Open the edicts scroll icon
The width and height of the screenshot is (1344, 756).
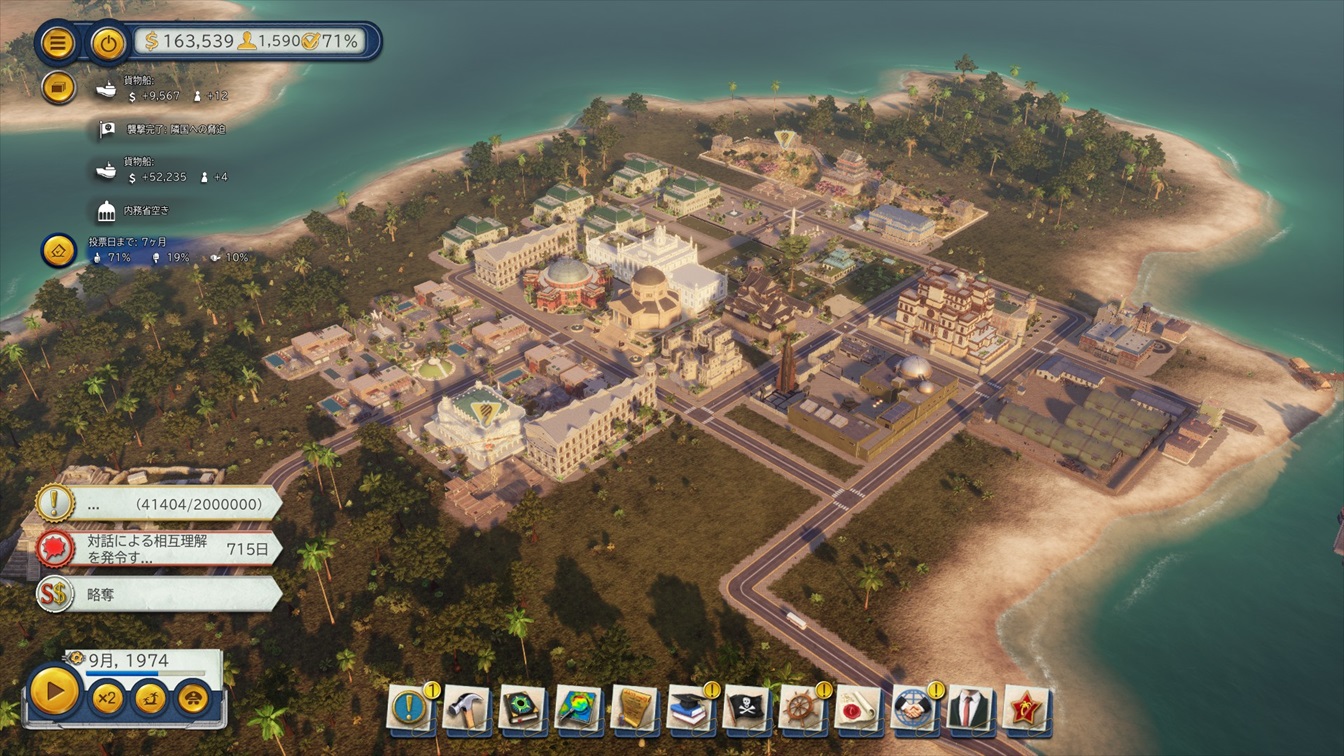[634, 708]
